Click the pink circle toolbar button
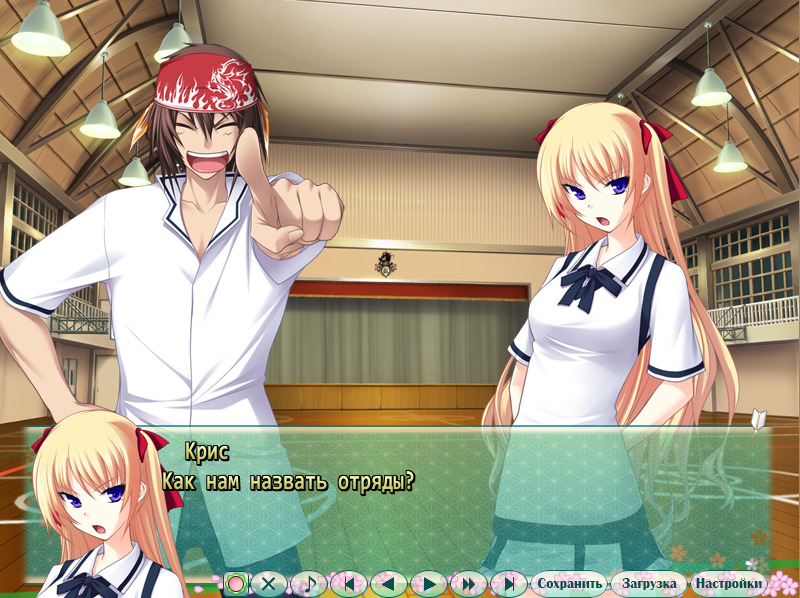This screenshot has height=598, width=800. tap(236, 583)
